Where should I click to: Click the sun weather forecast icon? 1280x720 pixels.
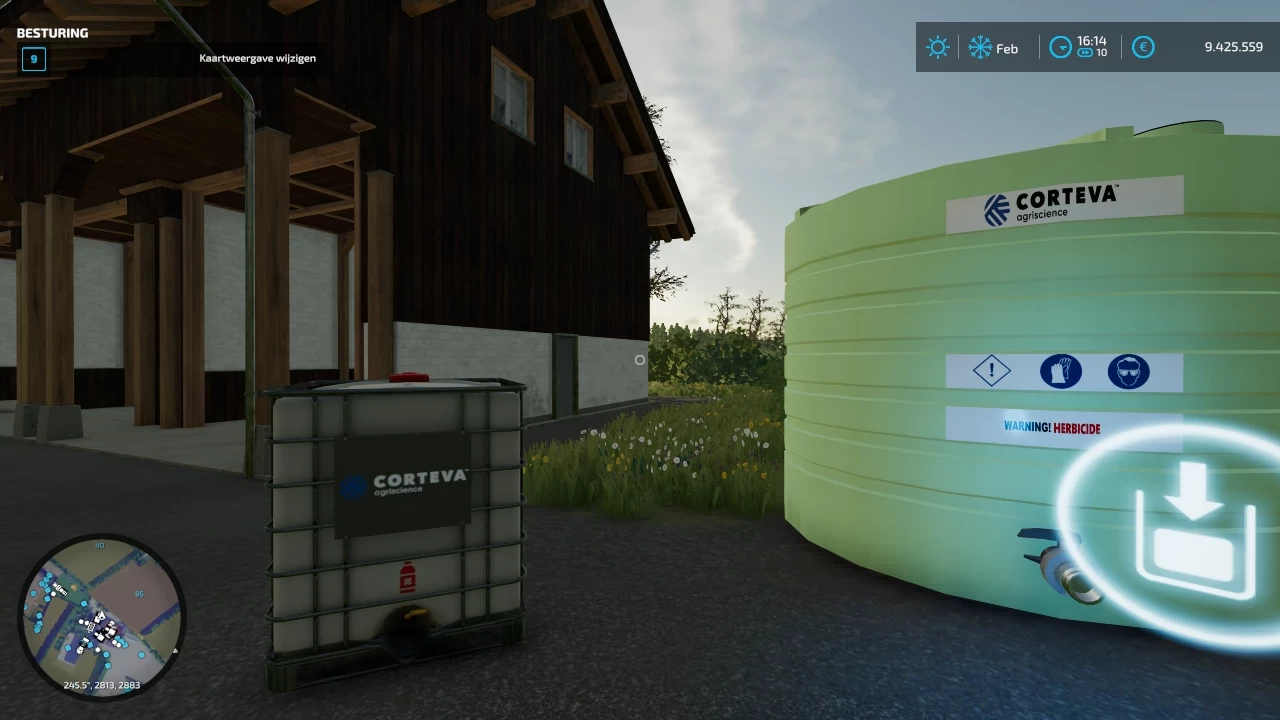[938, 47]
